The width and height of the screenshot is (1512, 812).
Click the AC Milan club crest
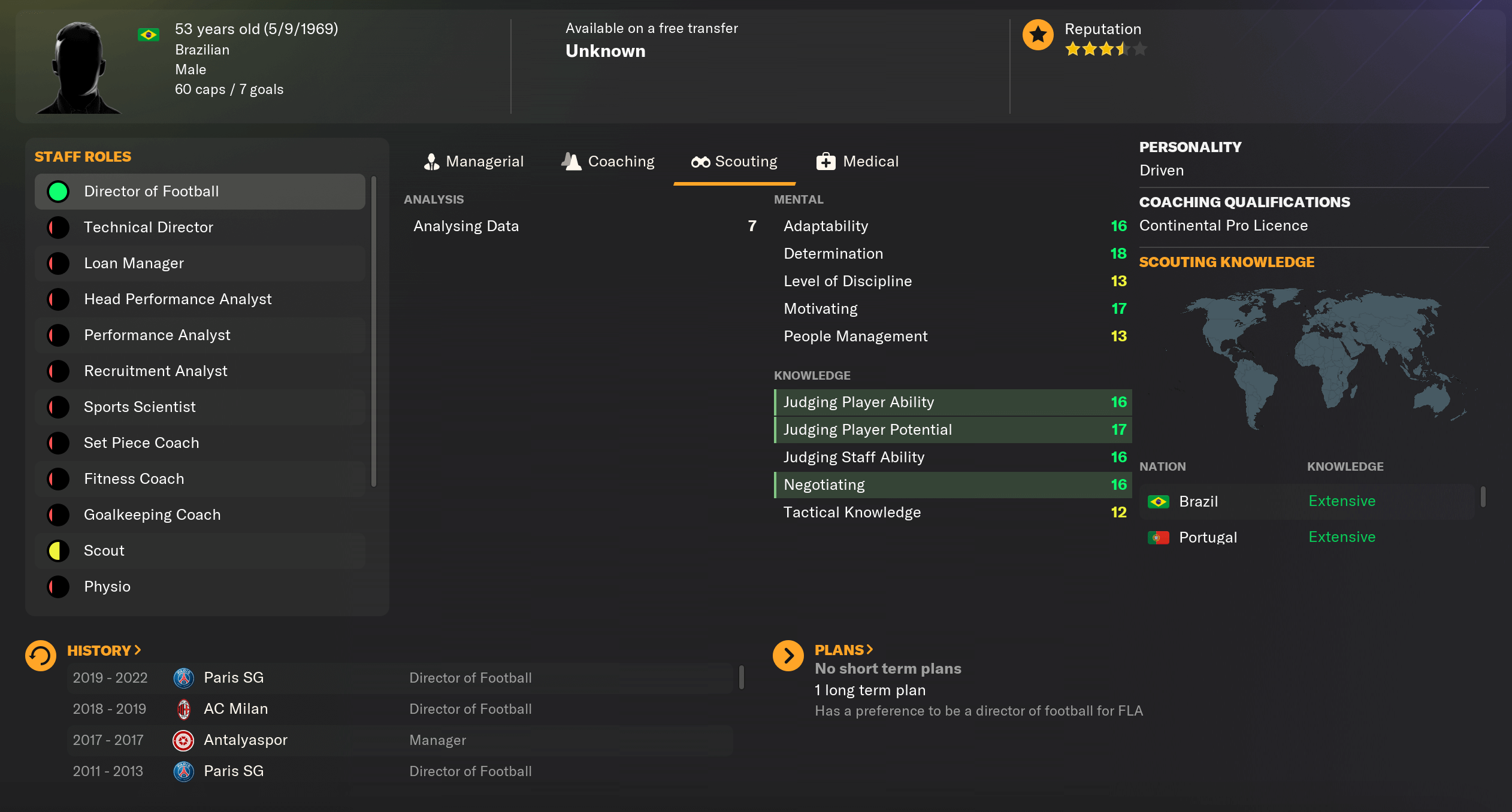185,708
